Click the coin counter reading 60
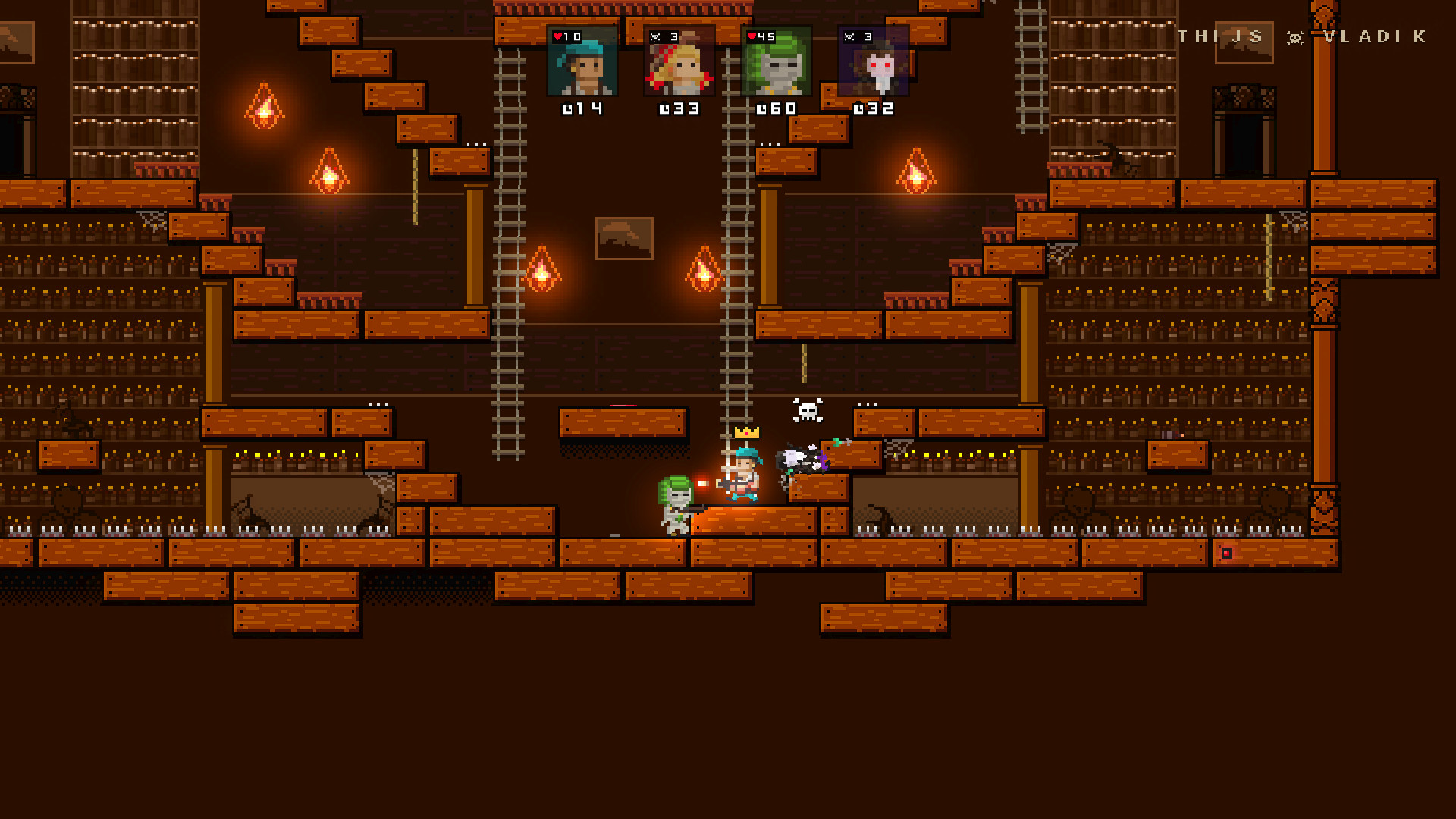 (x=775, y=108)
